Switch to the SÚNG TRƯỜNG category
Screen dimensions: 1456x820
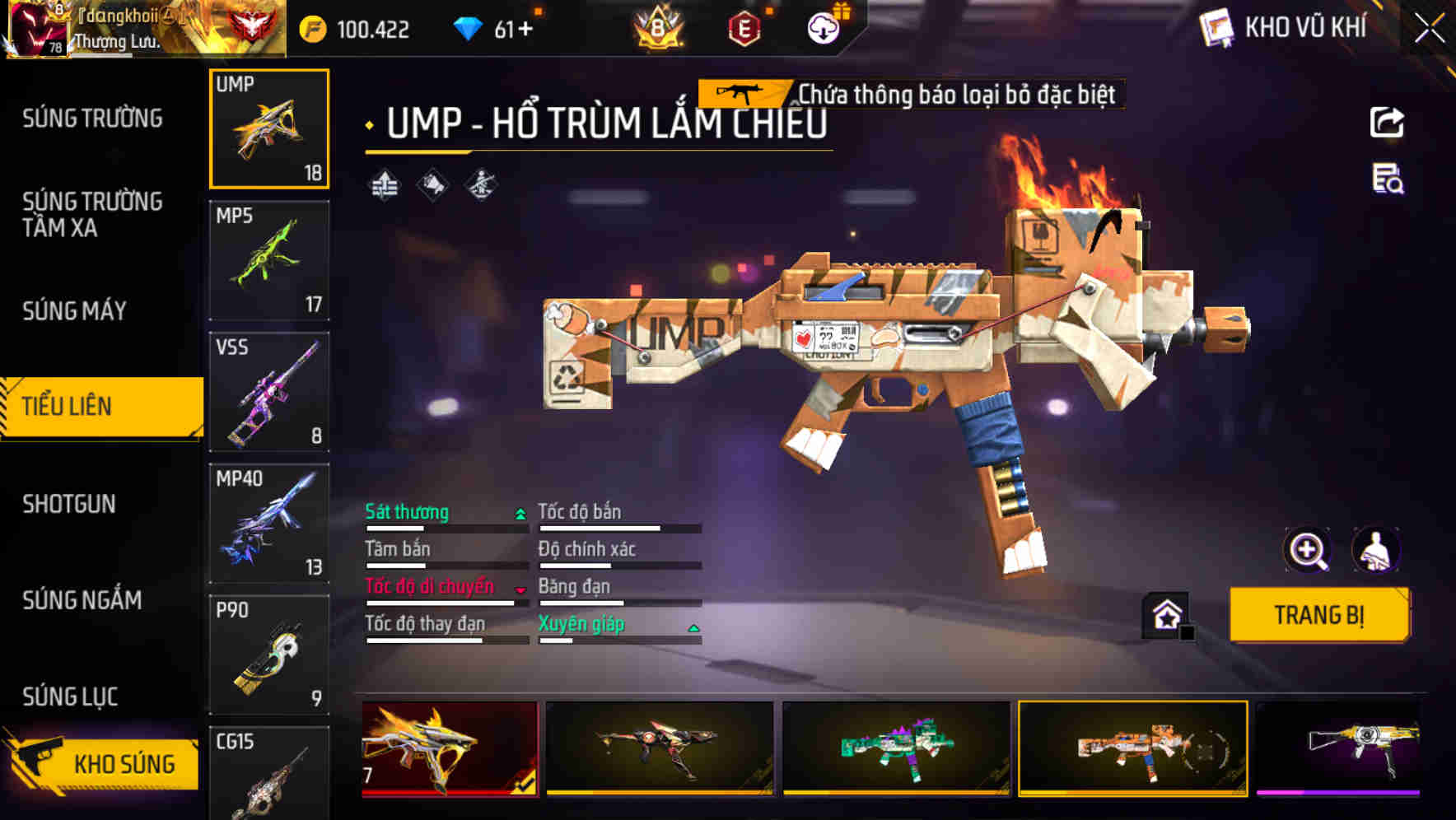[x=92, y=119]
